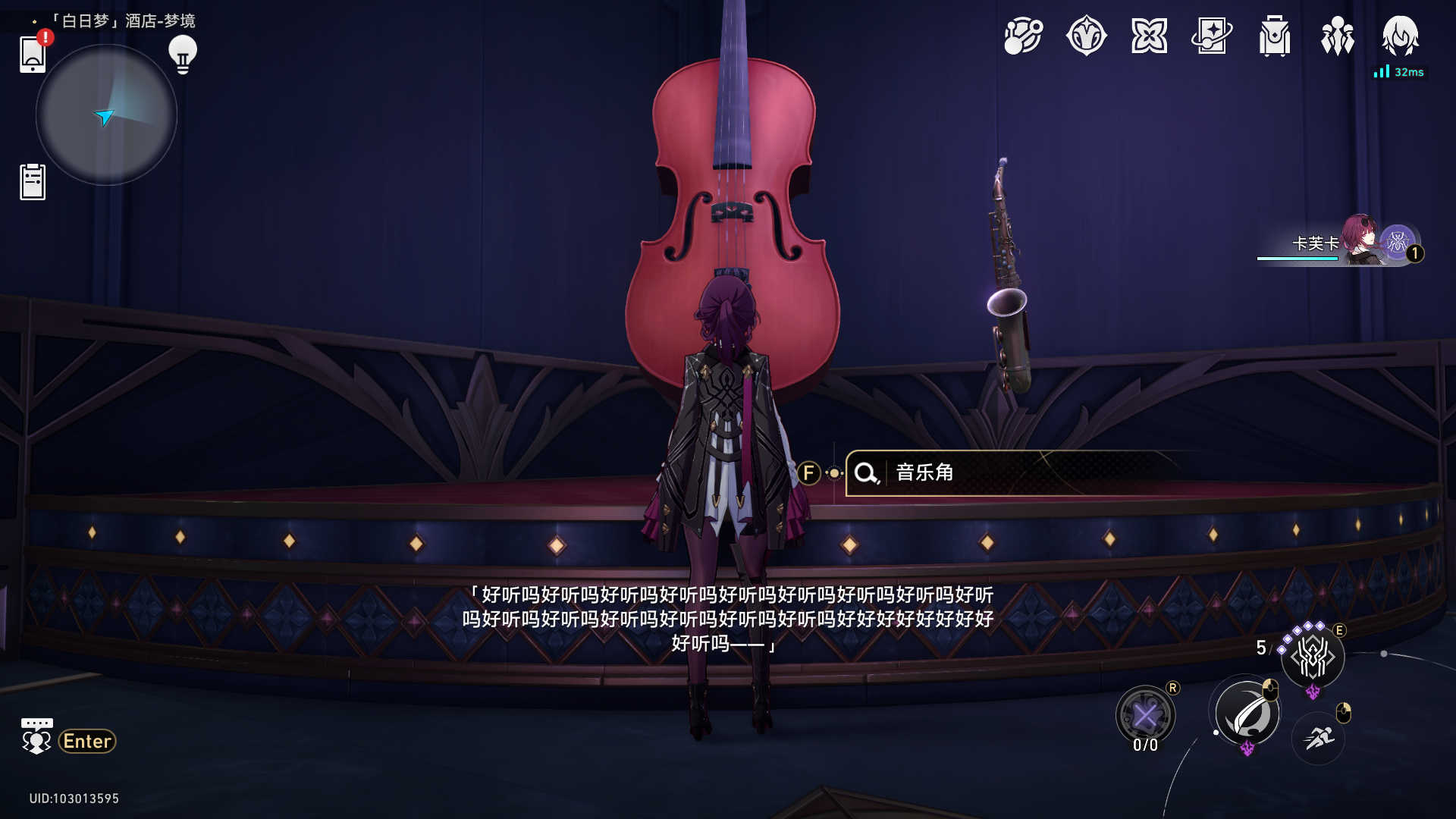
Task: Open the chat speech bubble icon
Action: pyautogui.click(x=36, y=736)
